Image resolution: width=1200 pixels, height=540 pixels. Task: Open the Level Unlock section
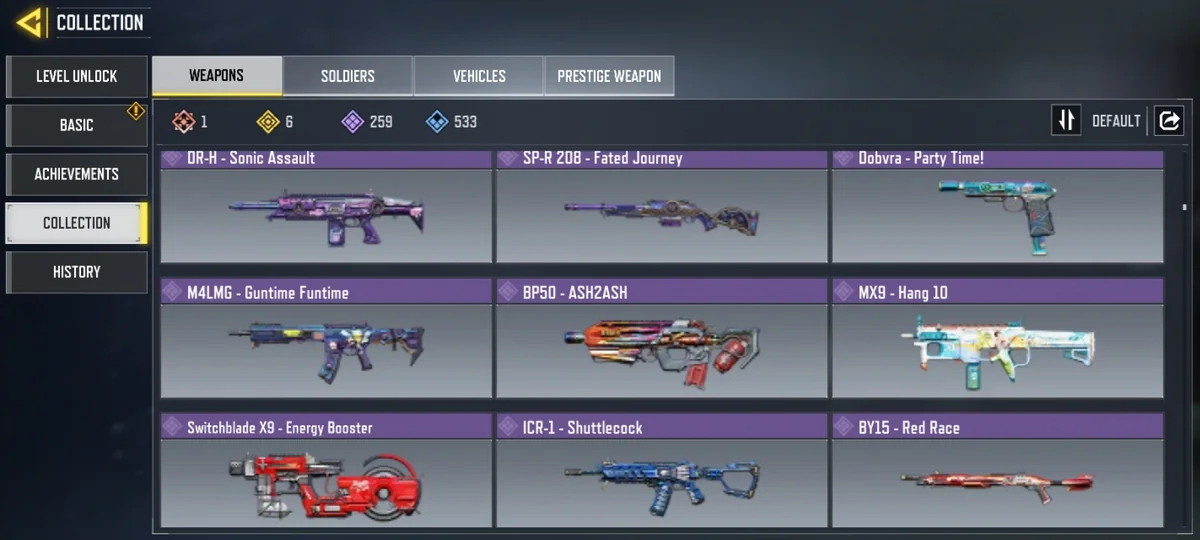[77, 76]
